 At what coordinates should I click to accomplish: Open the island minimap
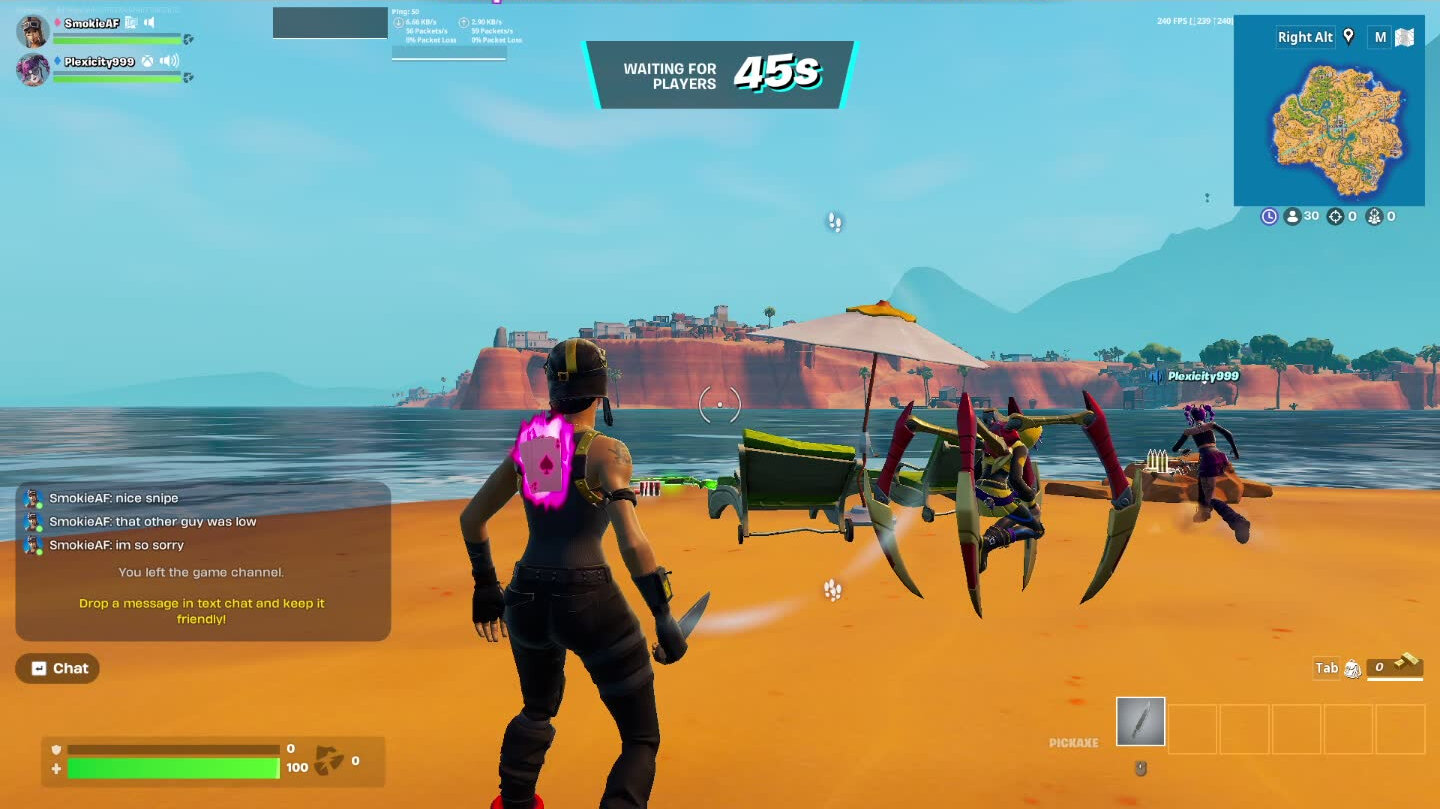click(x=1327, y=128)
